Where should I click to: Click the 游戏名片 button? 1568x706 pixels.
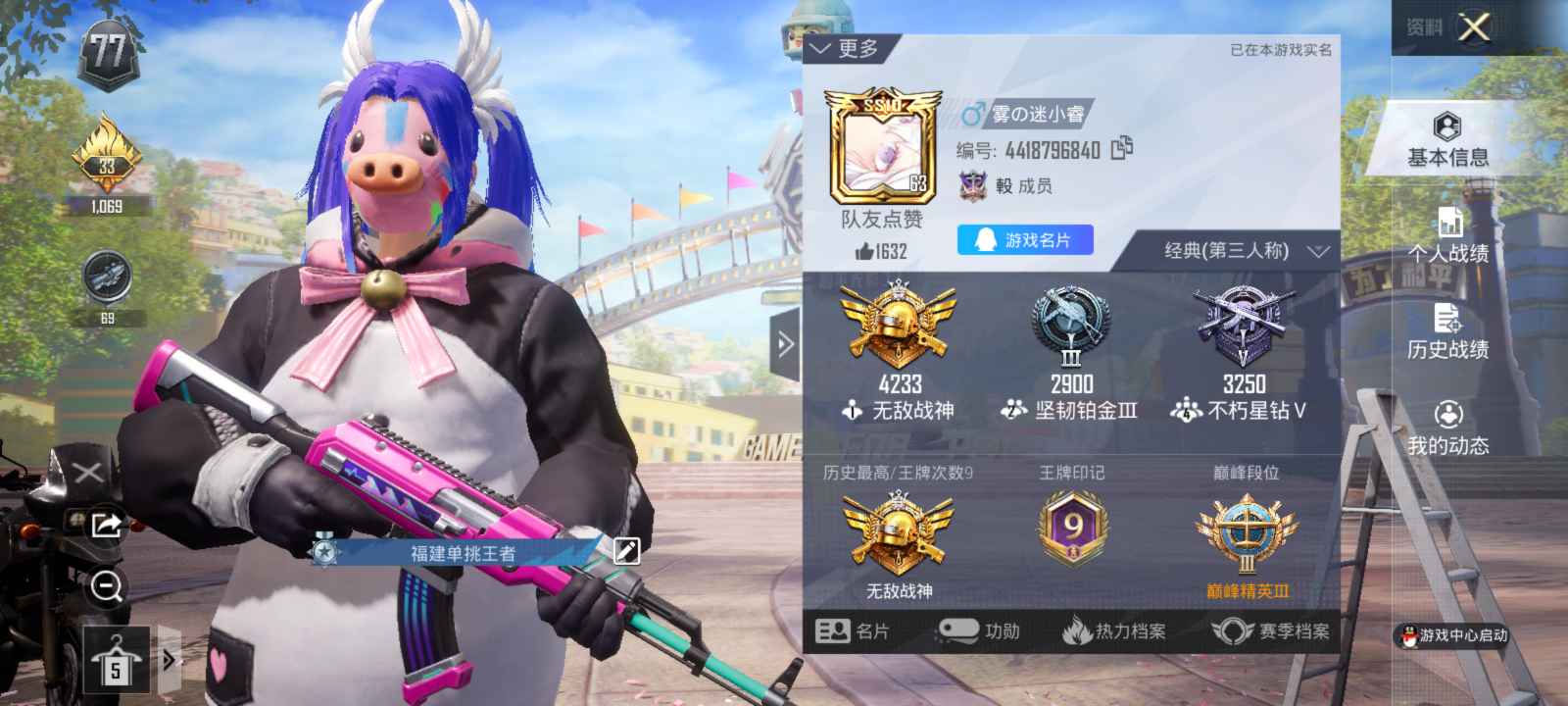[1025, 239]
